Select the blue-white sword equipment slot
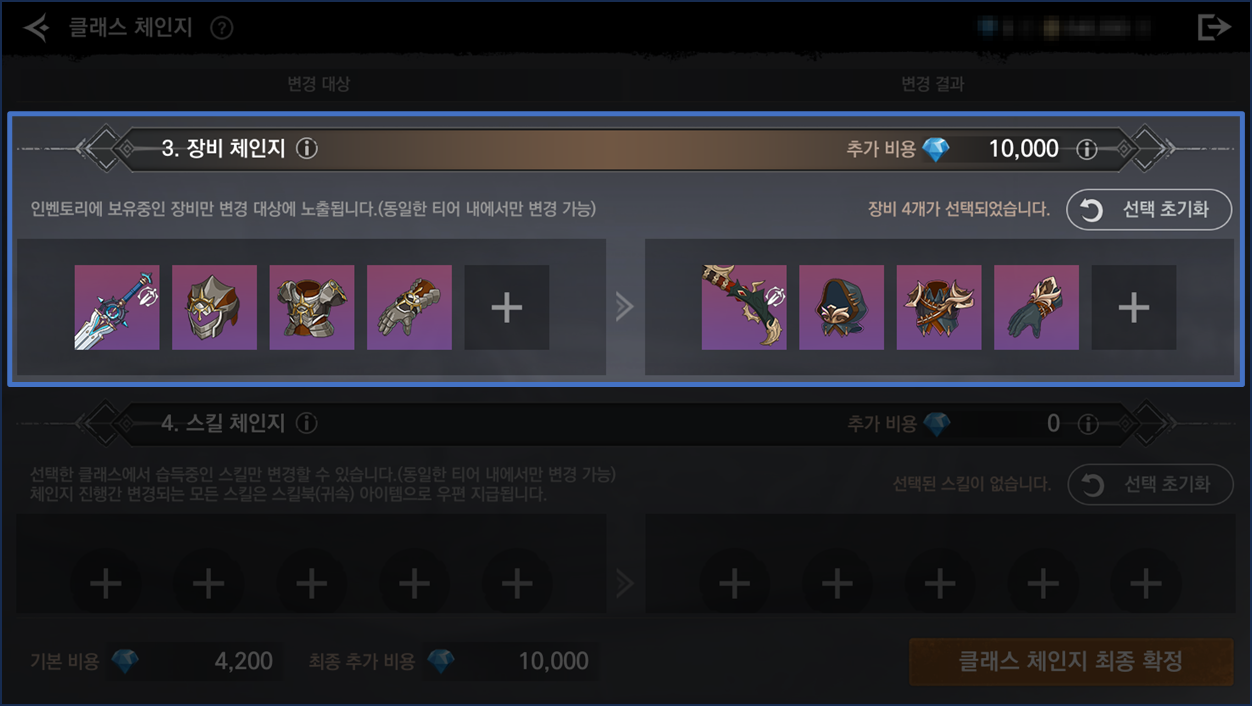 [117, 308]
